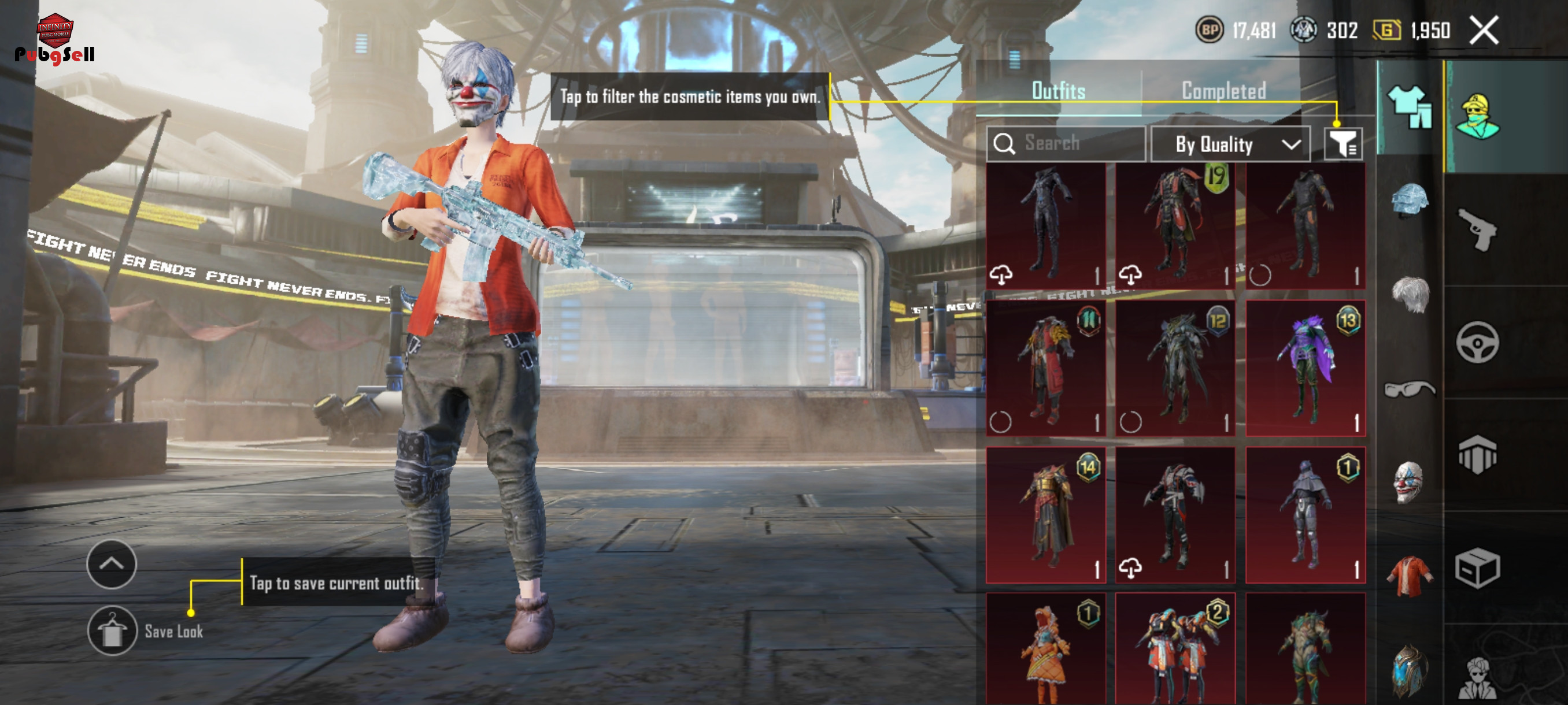Pick the outfit with badge 19

click(x=1175, y=225)
